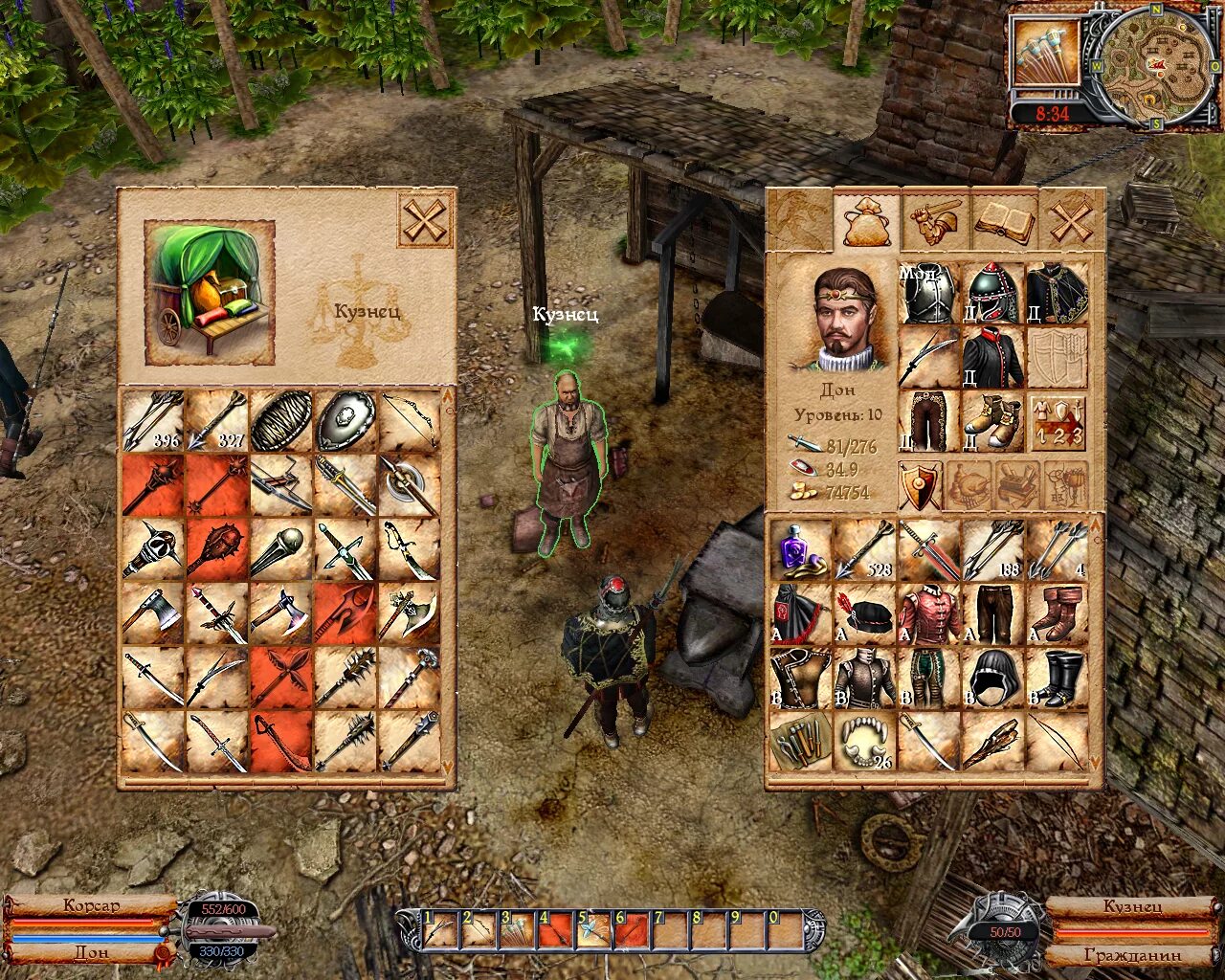The image size is (1225, 980).
Task: Open the 1-2-3 equipment set switcher
Action: [x=1058, y=422]
